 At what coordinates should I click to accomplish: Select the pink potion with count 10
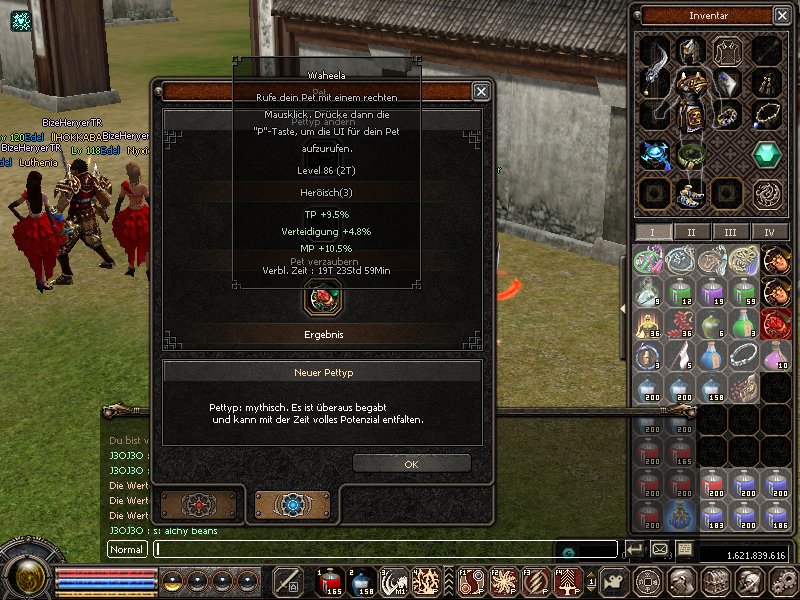pos(776,355)
